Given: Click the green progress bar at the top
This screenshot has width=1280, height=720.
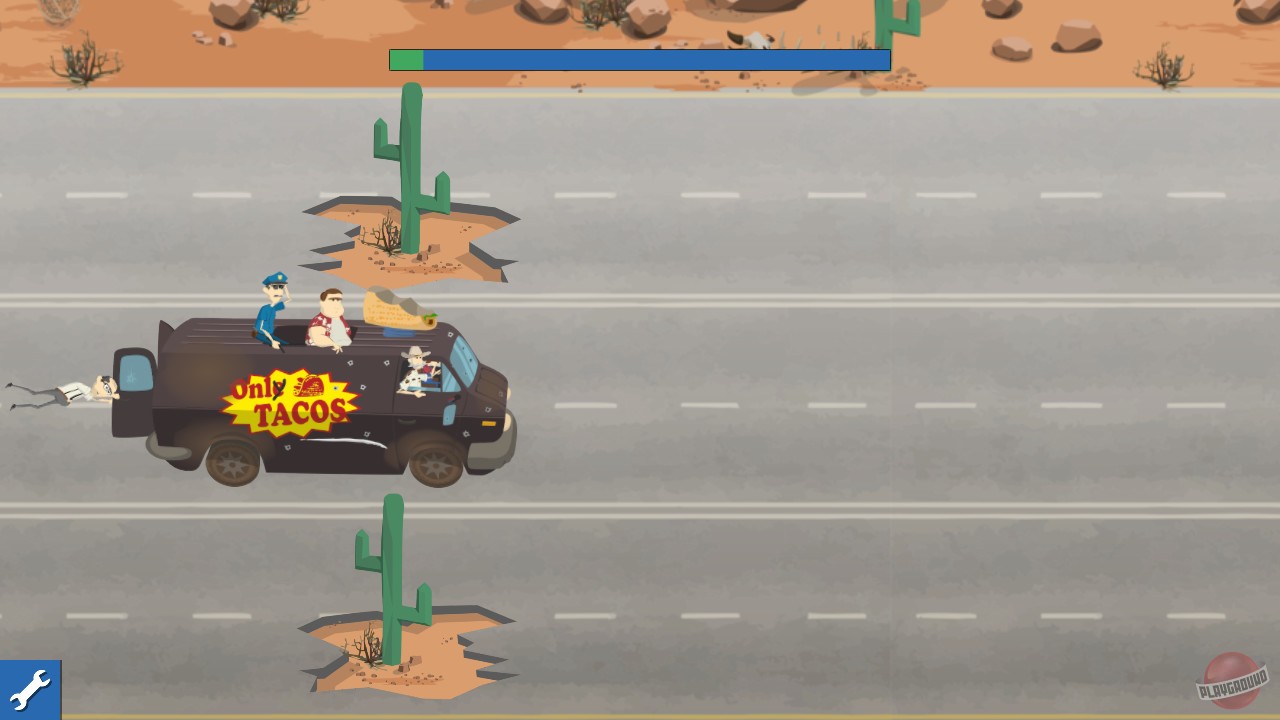Looking at the screenshot, I should 640,60.
